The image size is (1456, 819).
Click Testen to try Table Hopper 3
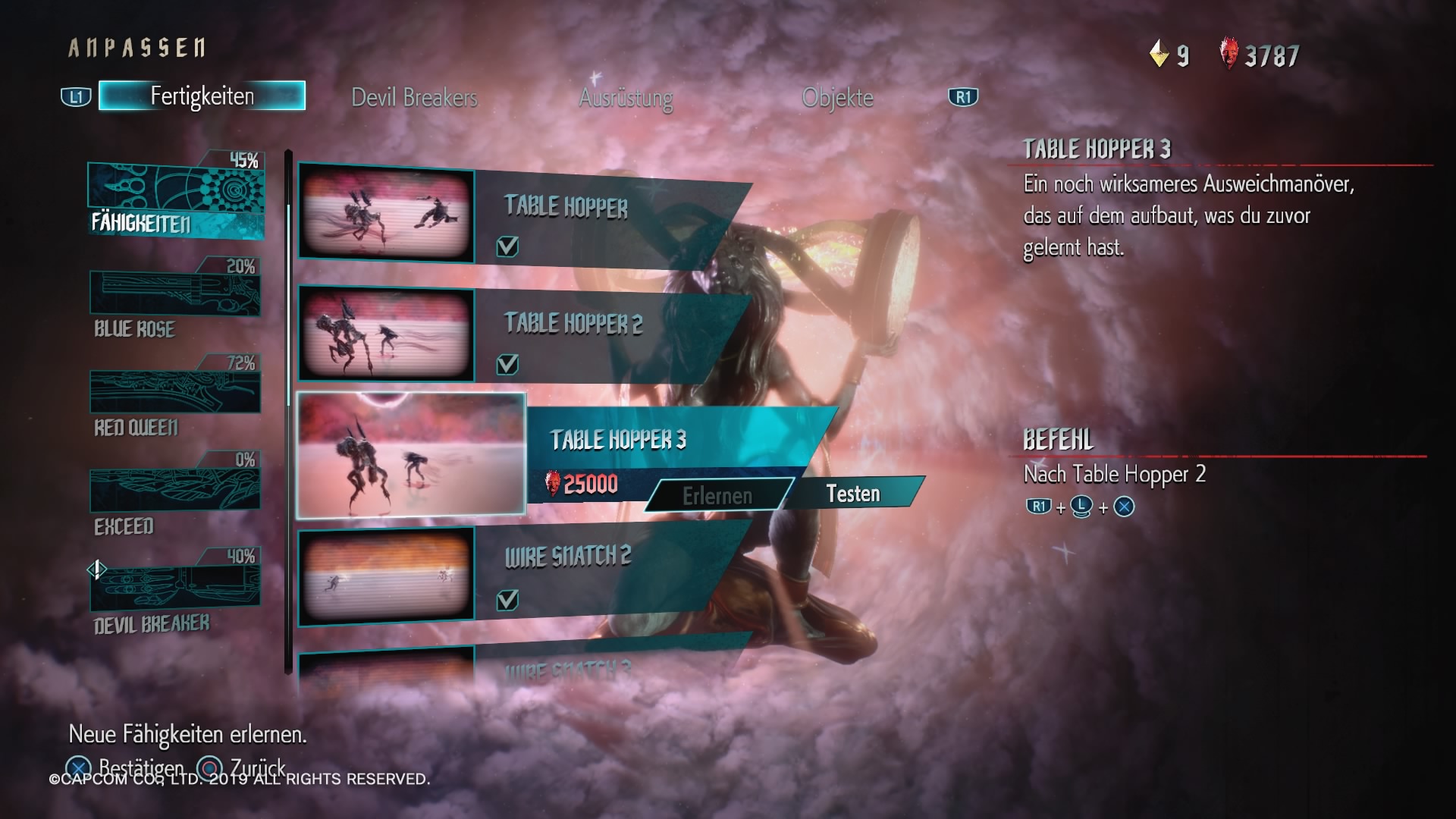[x=853, y=494]
